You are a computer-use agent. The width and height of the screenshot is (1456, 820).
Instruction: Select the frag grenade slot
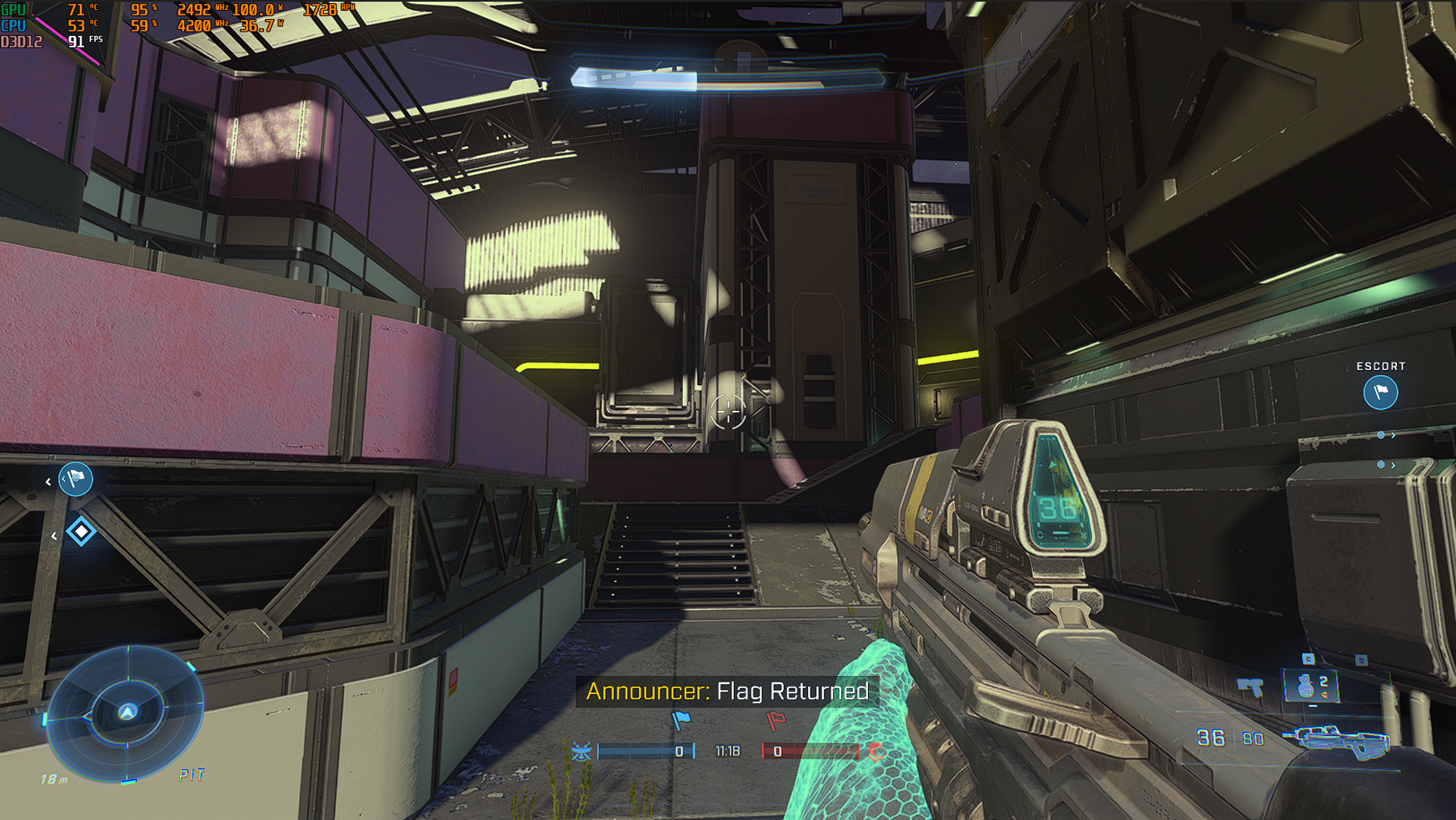[x=1310, y=686]
